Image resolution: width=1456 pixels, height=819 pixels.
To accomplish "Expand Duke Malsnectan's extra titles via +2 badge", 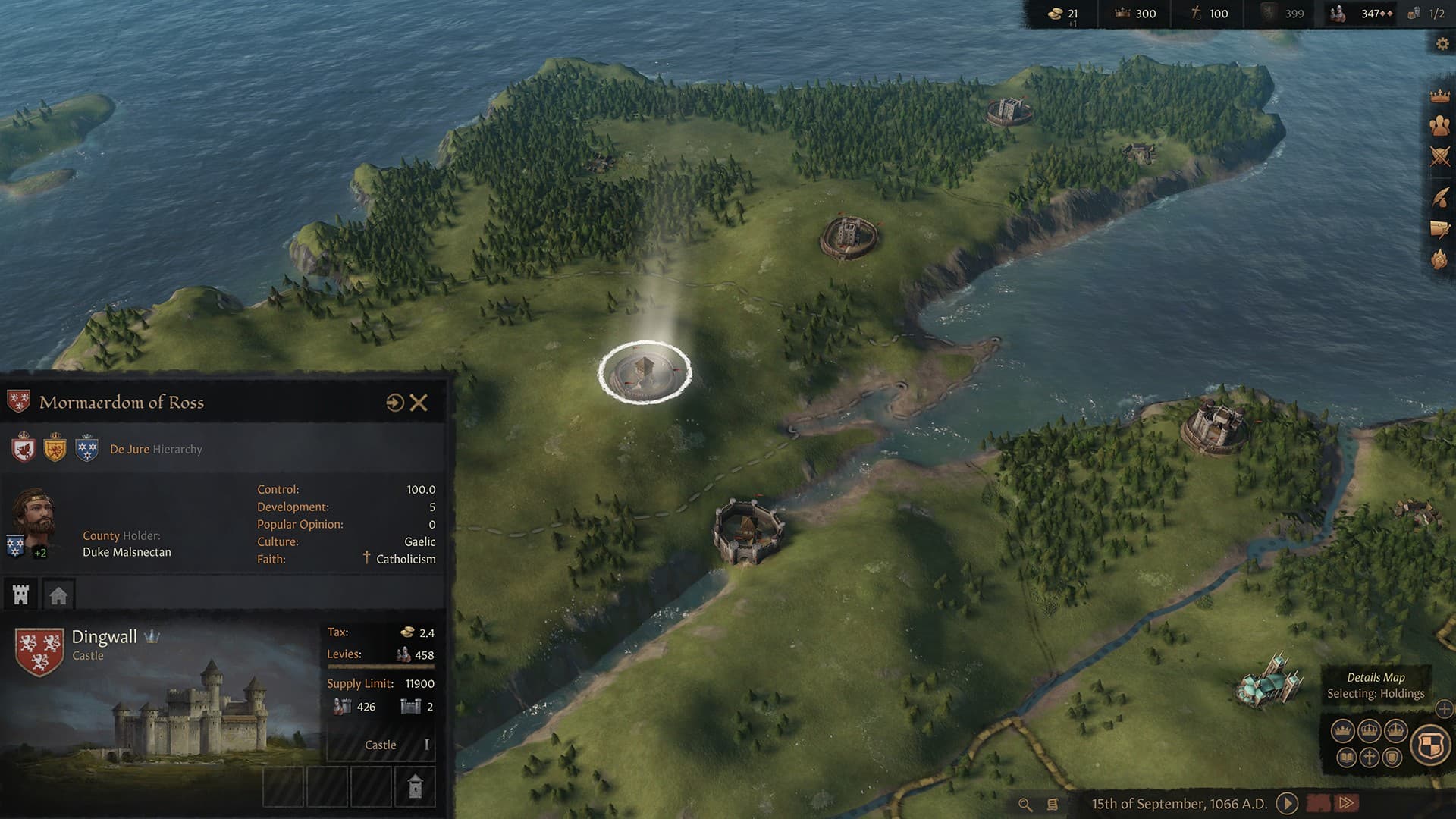I will coord(39,553).
